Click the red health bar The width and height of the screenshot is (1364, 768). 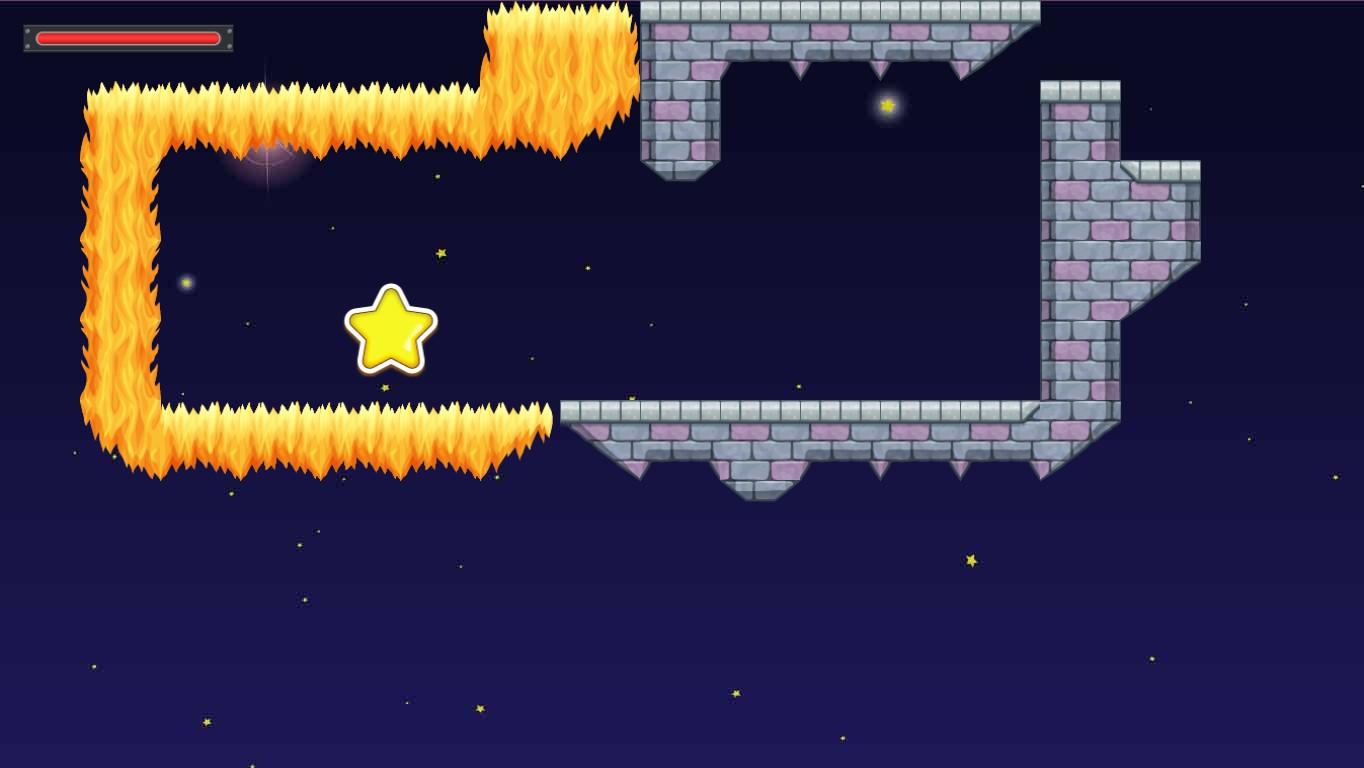pos(128,38)
